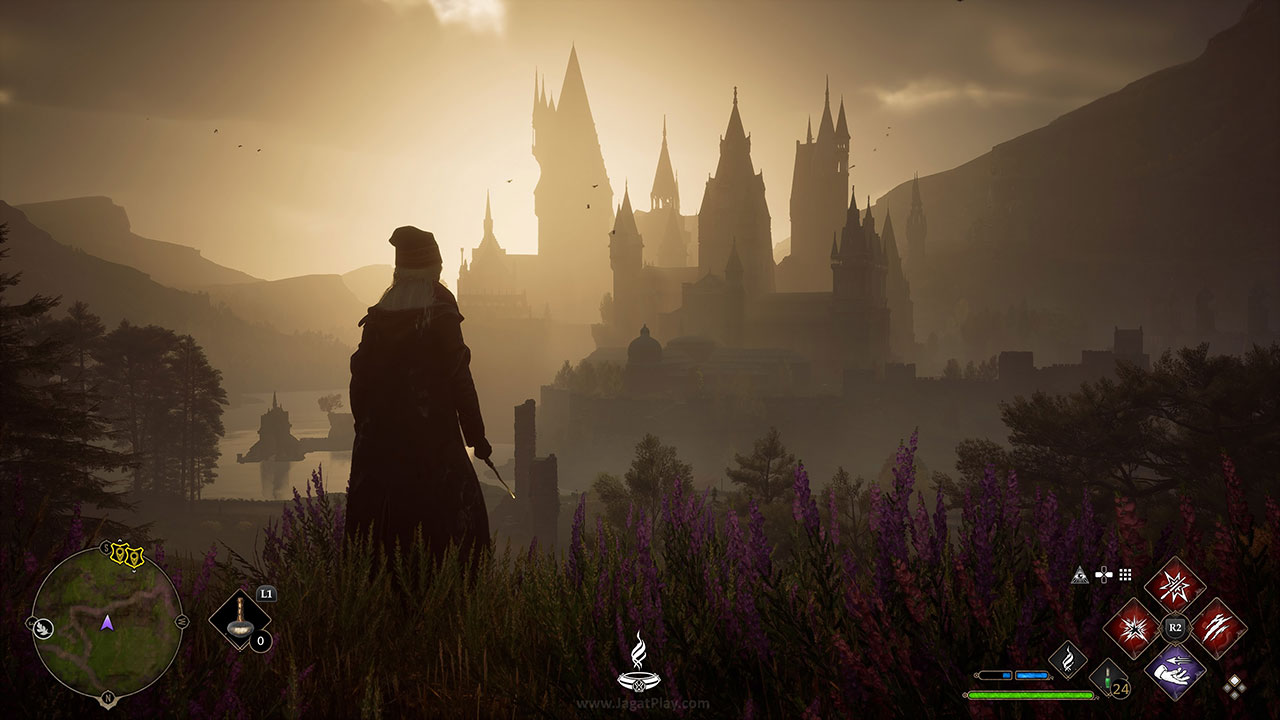Click the Floo flame brazier icon
Screen dimensions: 1280x720
click(638, 664)
